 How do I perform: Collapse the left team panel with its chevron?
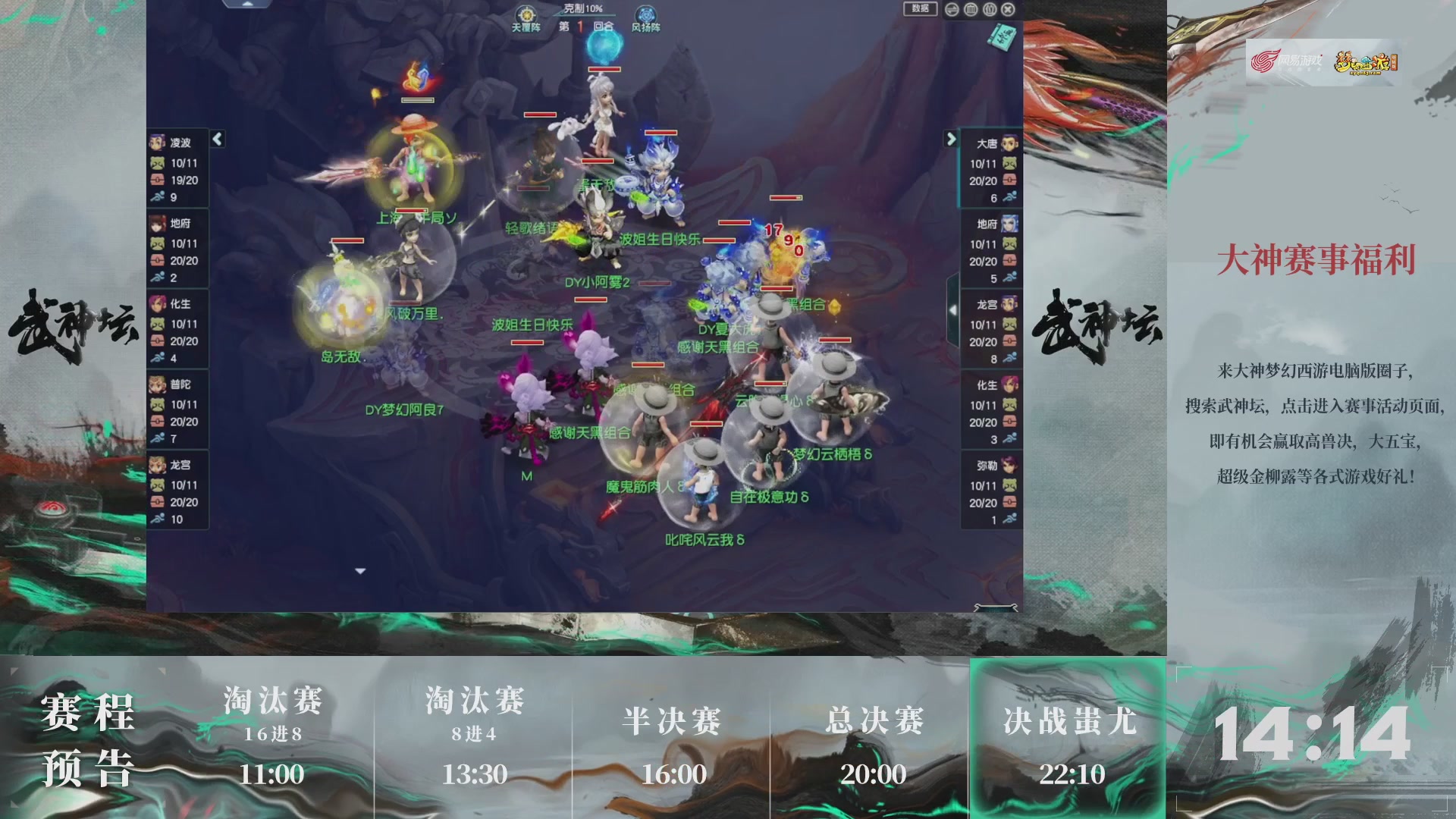click(217, 139)
